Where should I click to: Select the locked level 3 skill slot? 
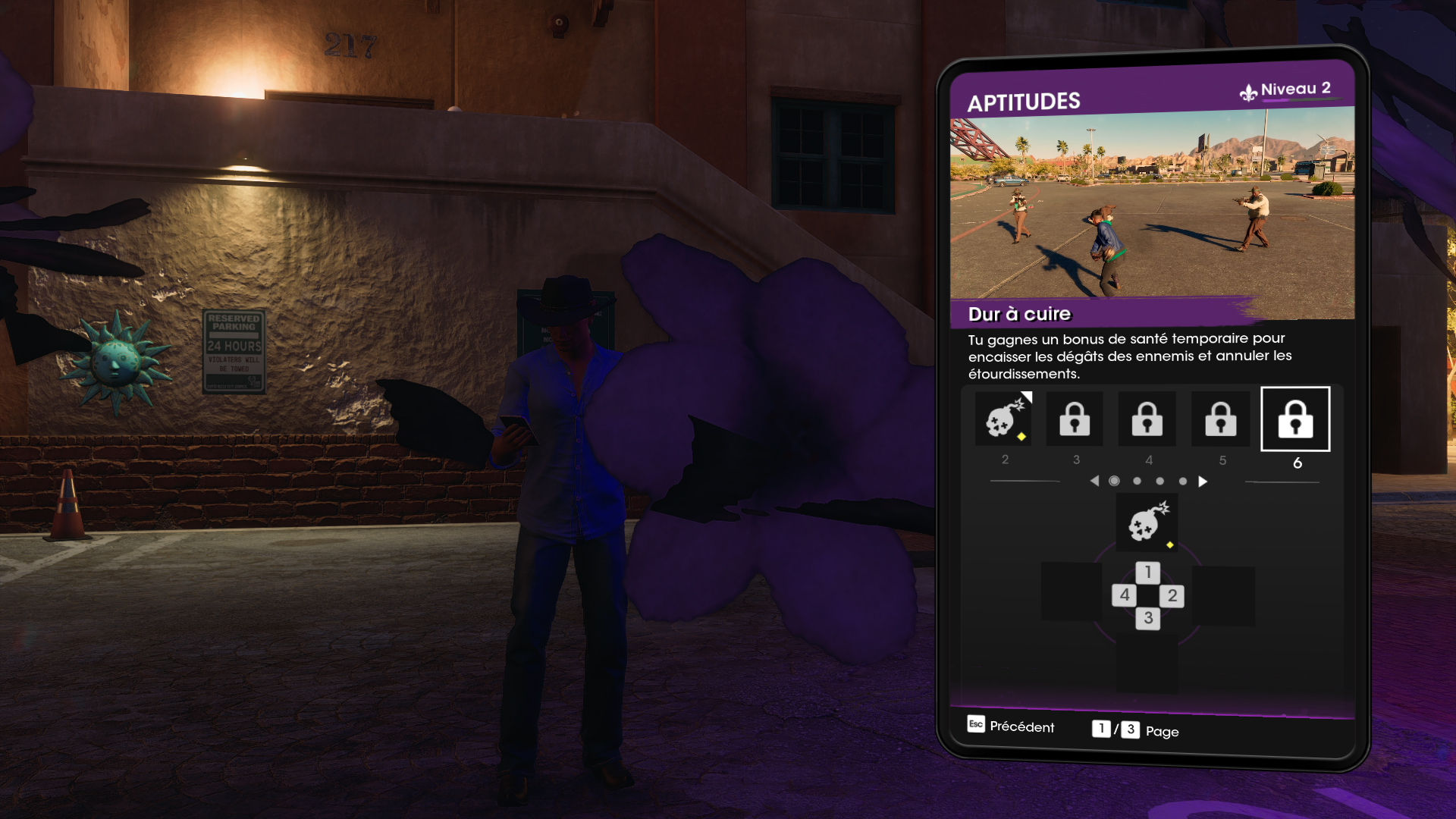point(1075,419)
